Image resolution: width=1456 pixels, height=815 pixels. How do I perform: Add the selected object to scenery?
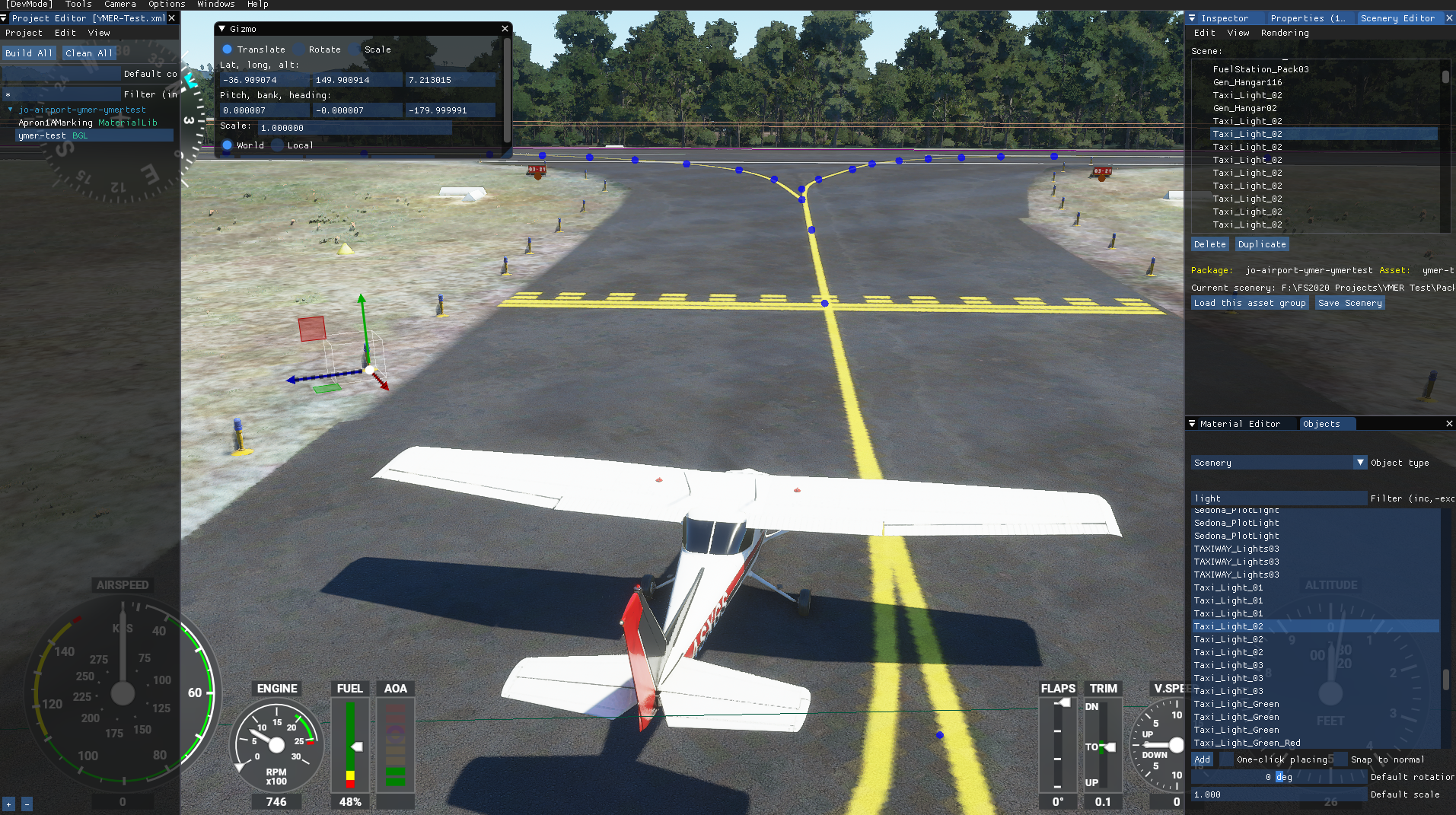[x=1202, y=759]
